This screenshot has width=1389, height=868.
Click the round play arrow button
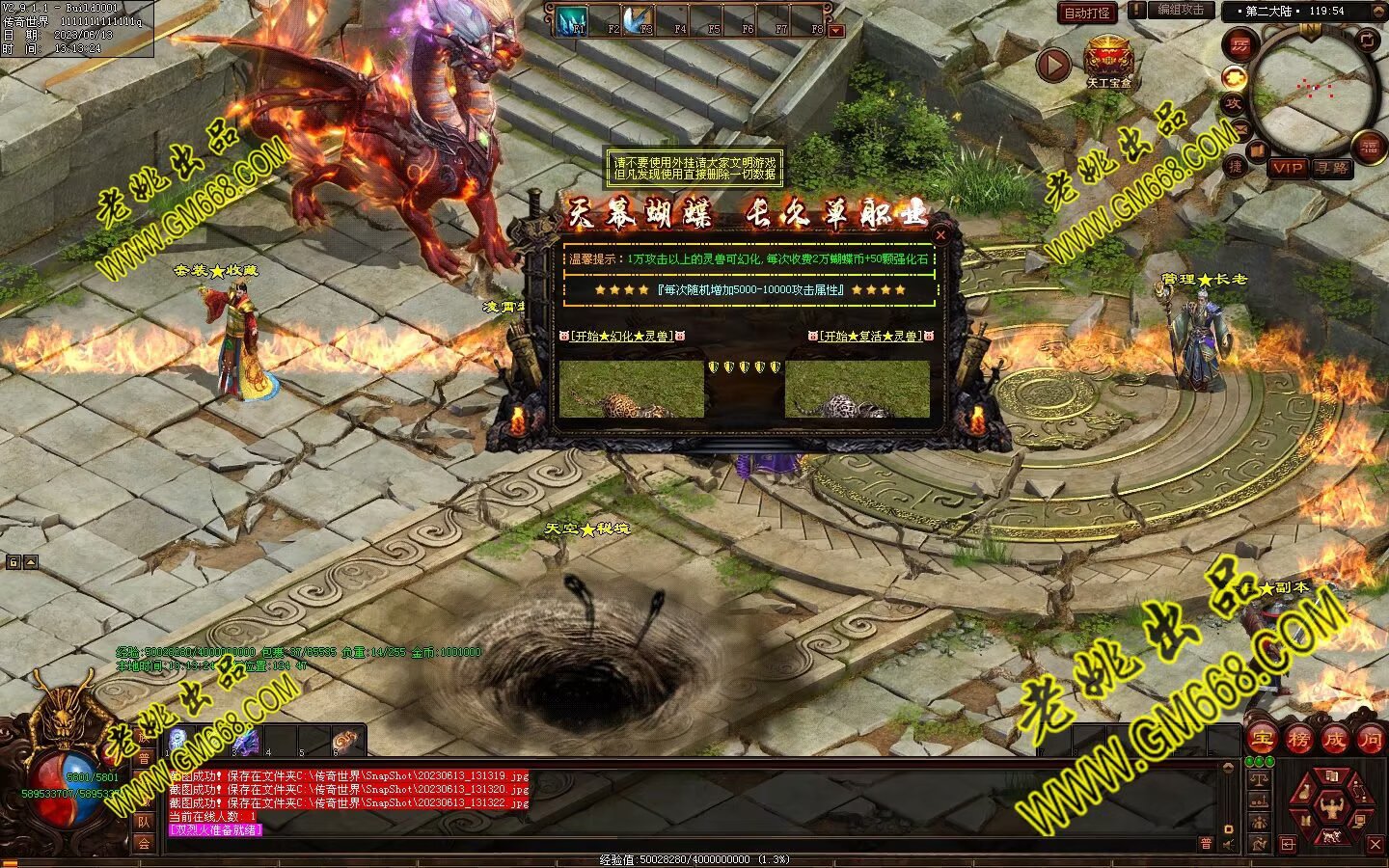(1053, 65)
